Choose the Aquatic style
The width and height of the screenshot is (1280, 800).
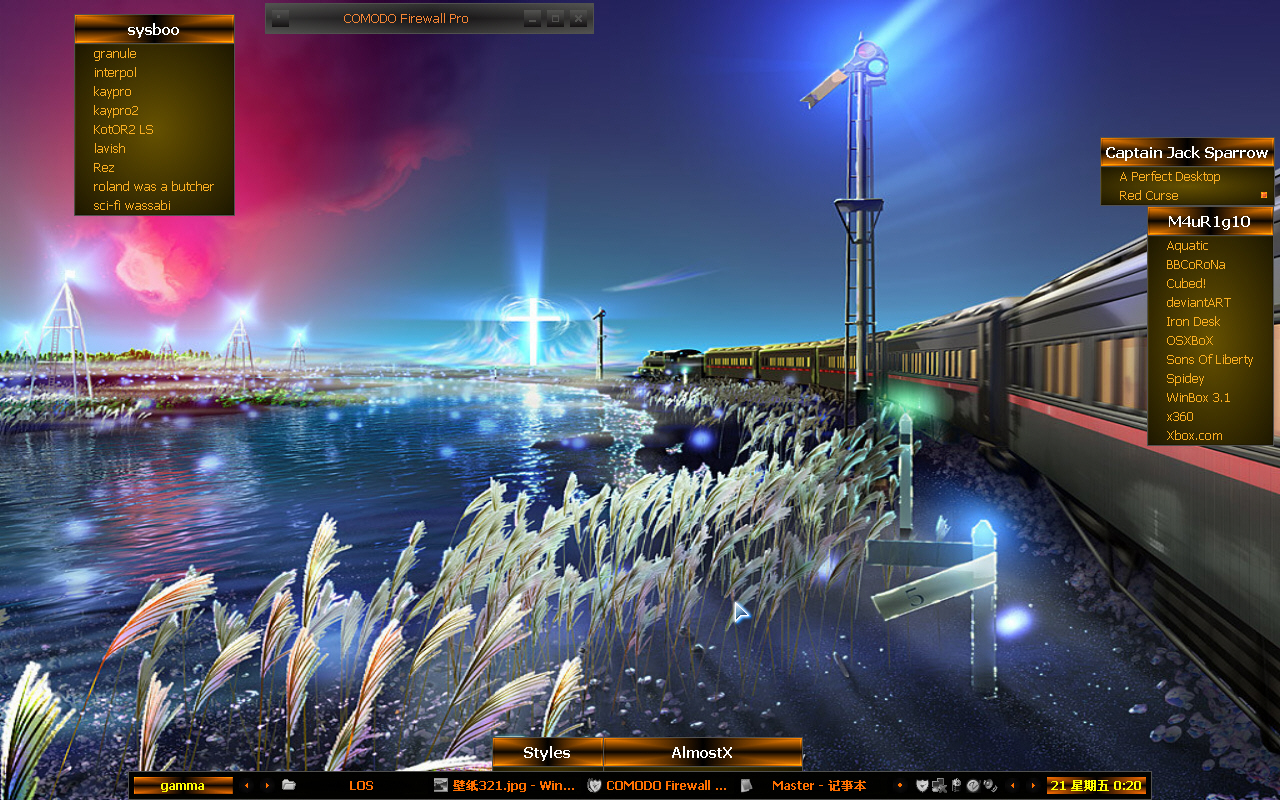[x=1187, y=246]
